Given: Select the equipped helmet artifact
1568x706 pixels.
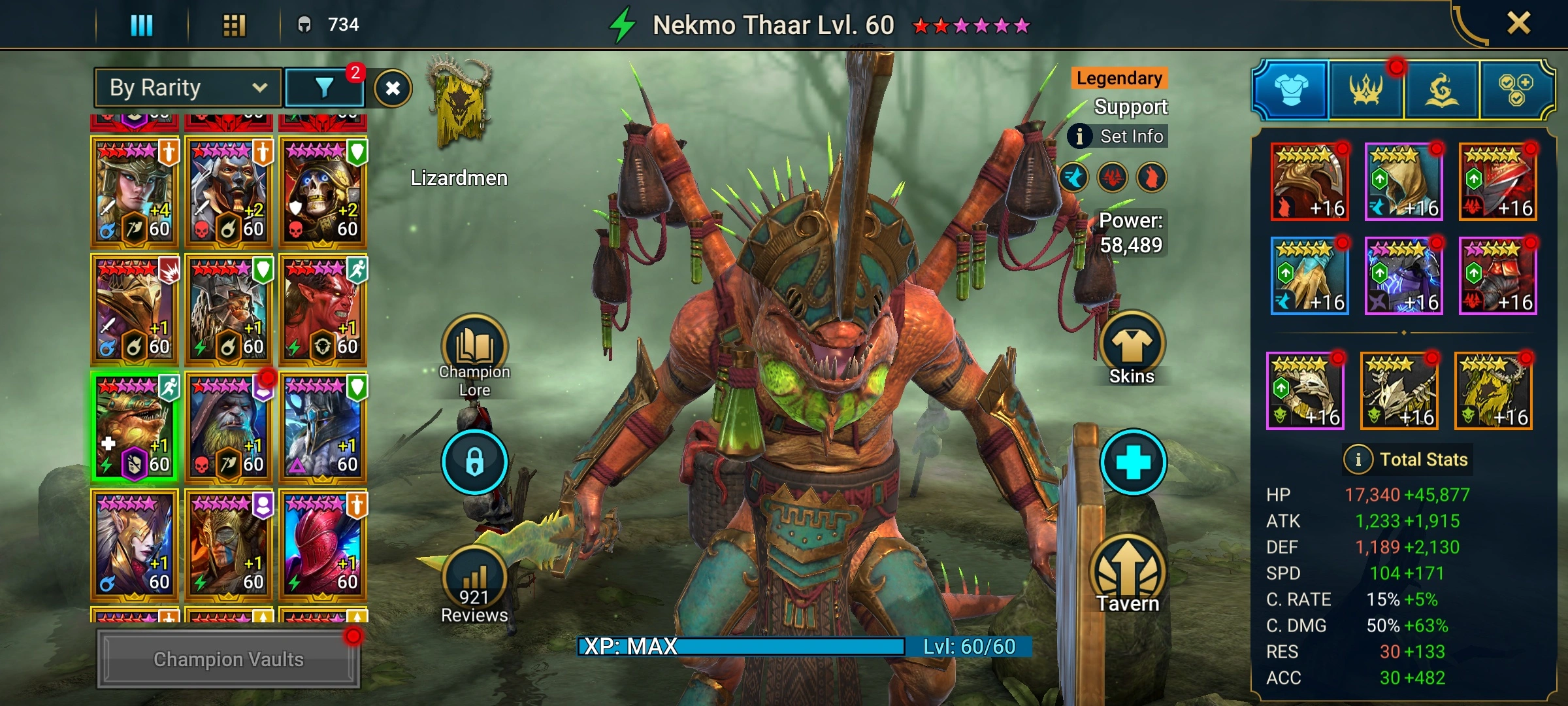Looking at the screenshot, I should (x=1310, y=182).
